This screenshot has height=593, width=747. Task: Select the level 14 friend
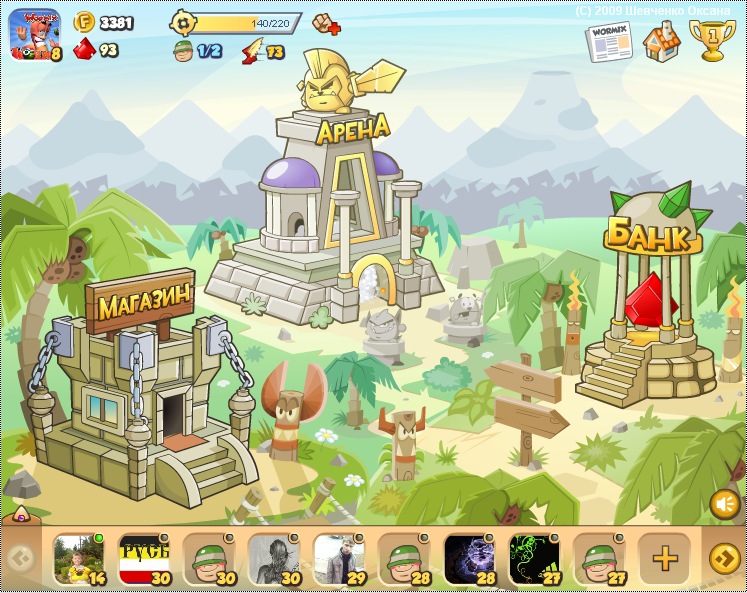pos(79,559)
